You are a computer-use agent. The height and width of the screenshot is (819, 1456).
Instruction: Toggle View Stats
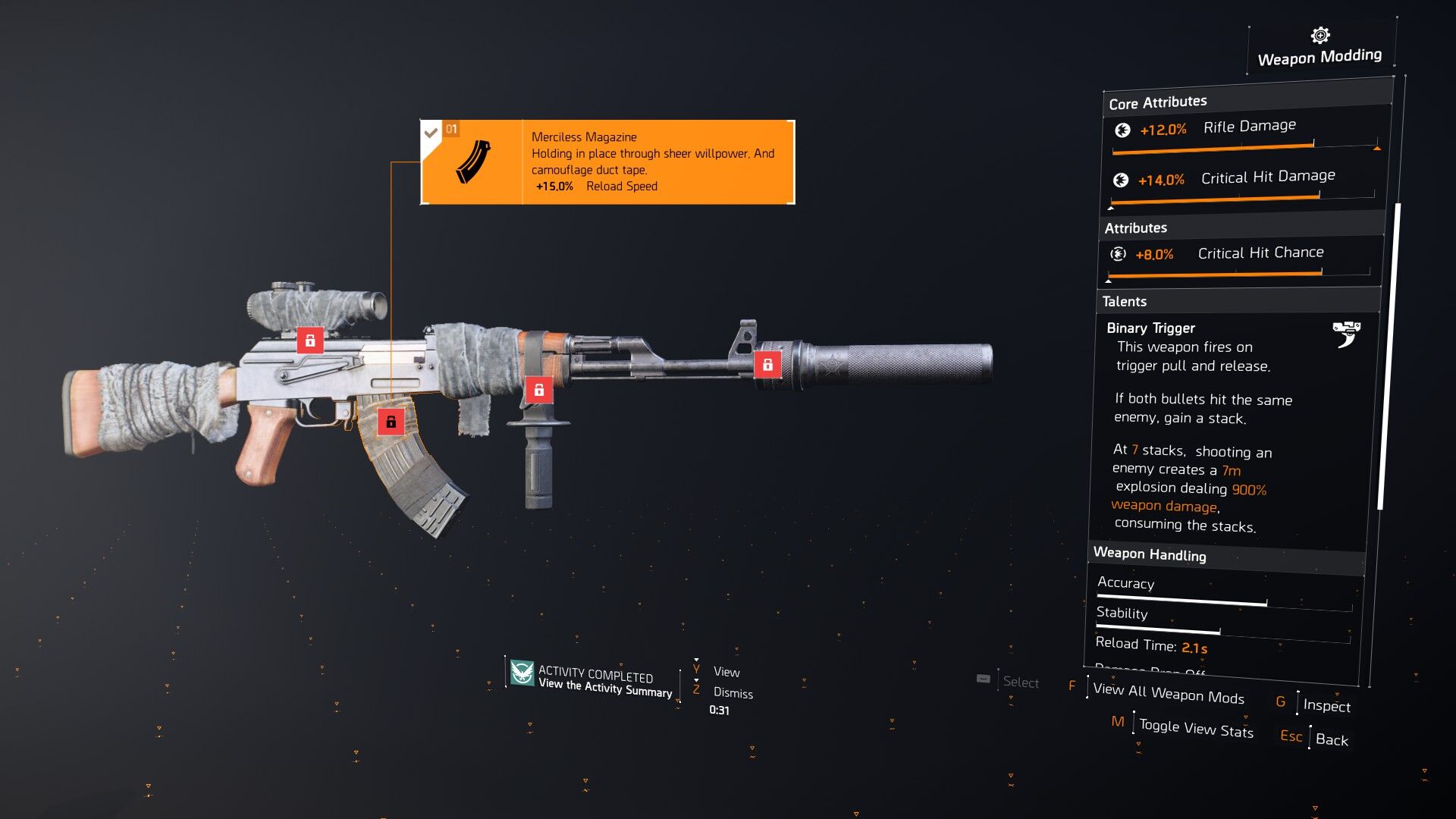[1195, 728]
